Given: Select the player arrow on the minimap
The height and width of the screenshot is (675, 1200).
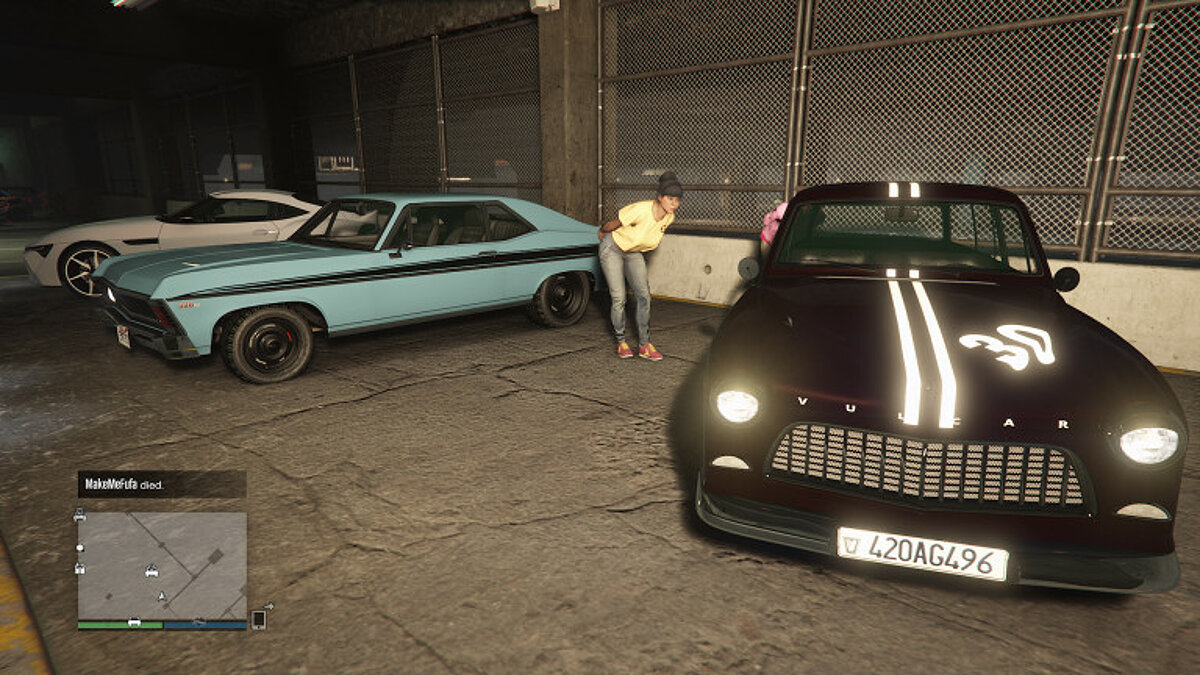Looking at the screenshot, I should [x=161, y=597].
